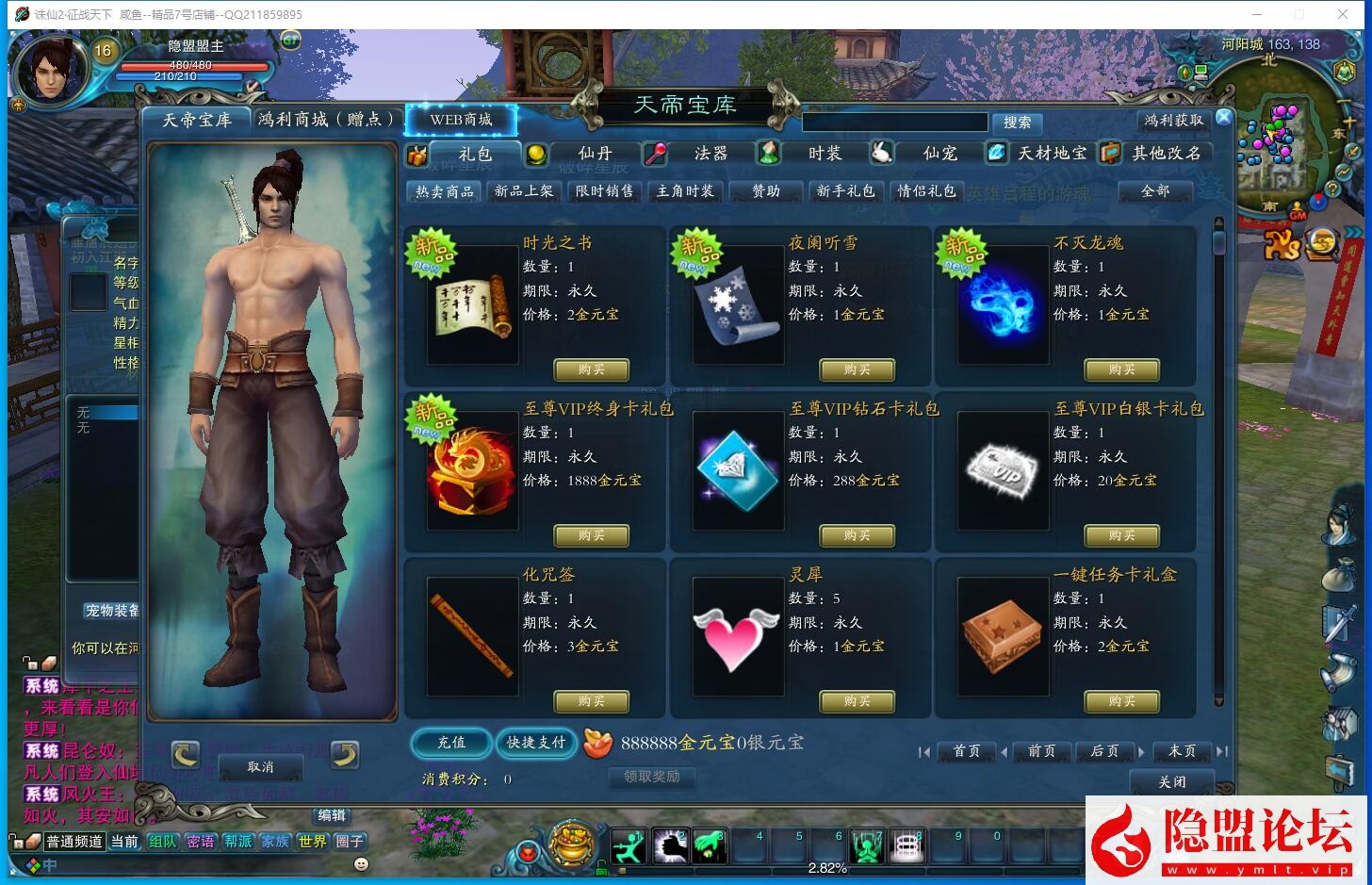Purchase the 灵犀 heart item
1372x885 pixels.
click(x=857, y=701)
